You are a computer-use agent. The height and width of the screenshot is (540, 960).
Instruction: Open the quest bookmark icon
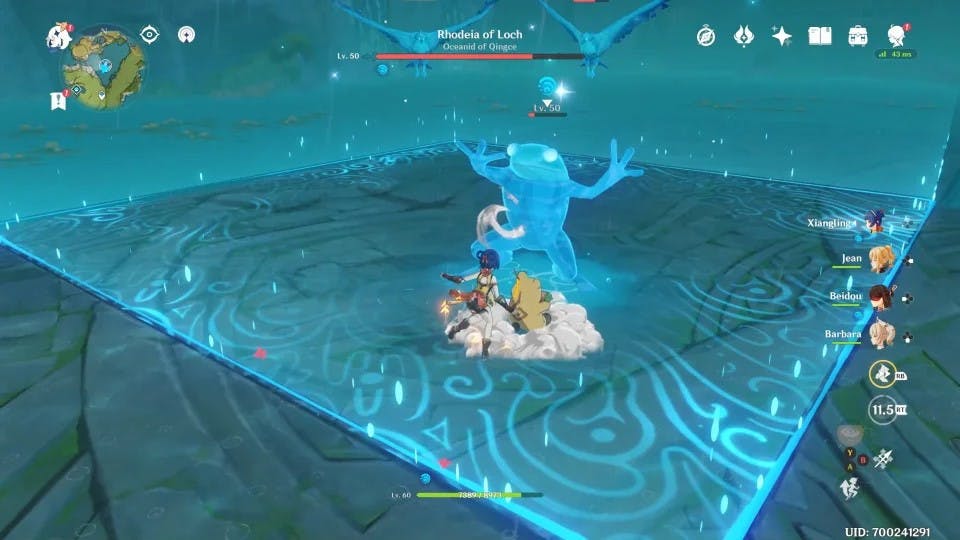56,100
